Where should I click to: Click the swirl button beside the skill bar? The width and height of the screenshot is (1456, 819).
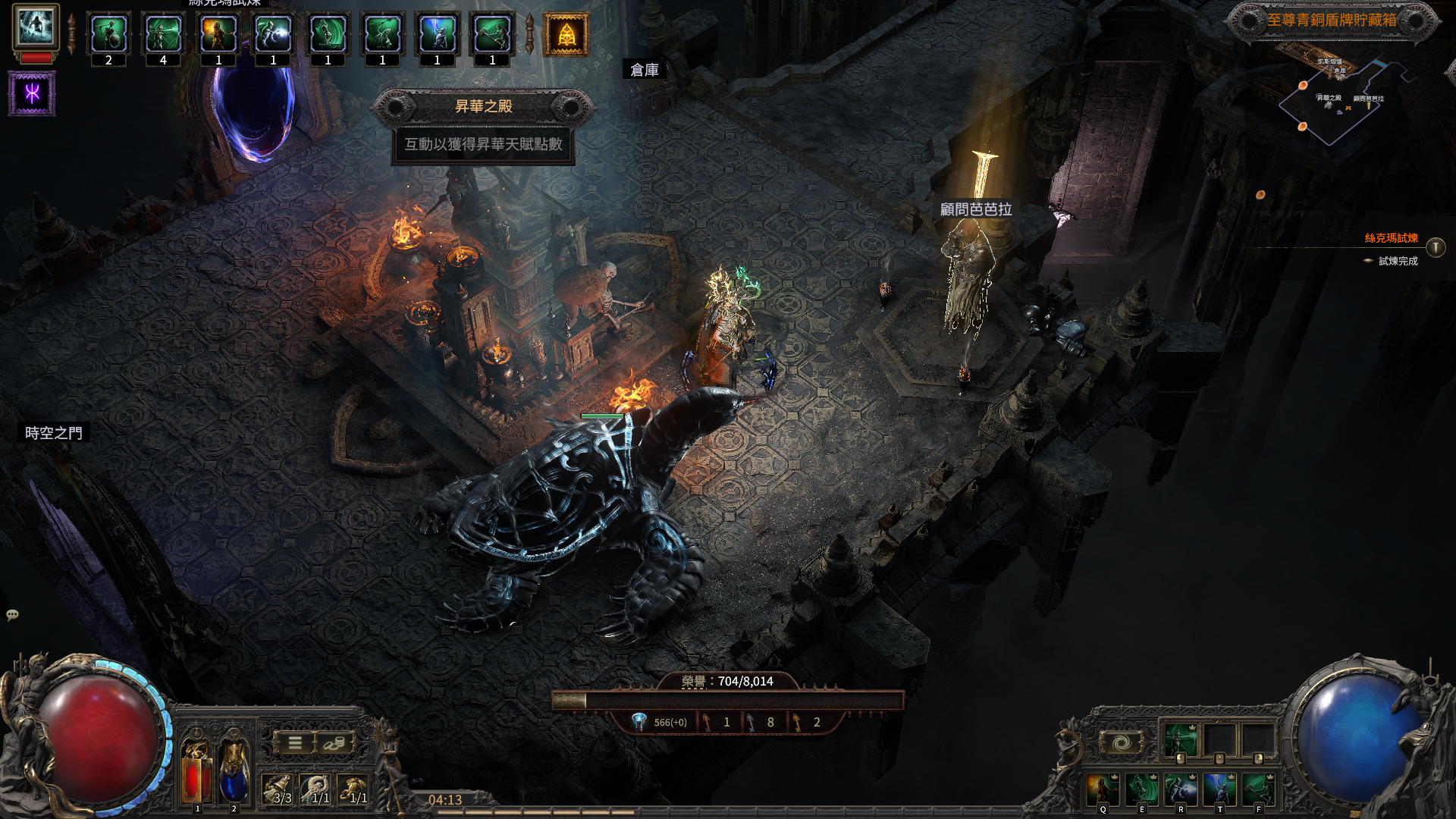1122,742
